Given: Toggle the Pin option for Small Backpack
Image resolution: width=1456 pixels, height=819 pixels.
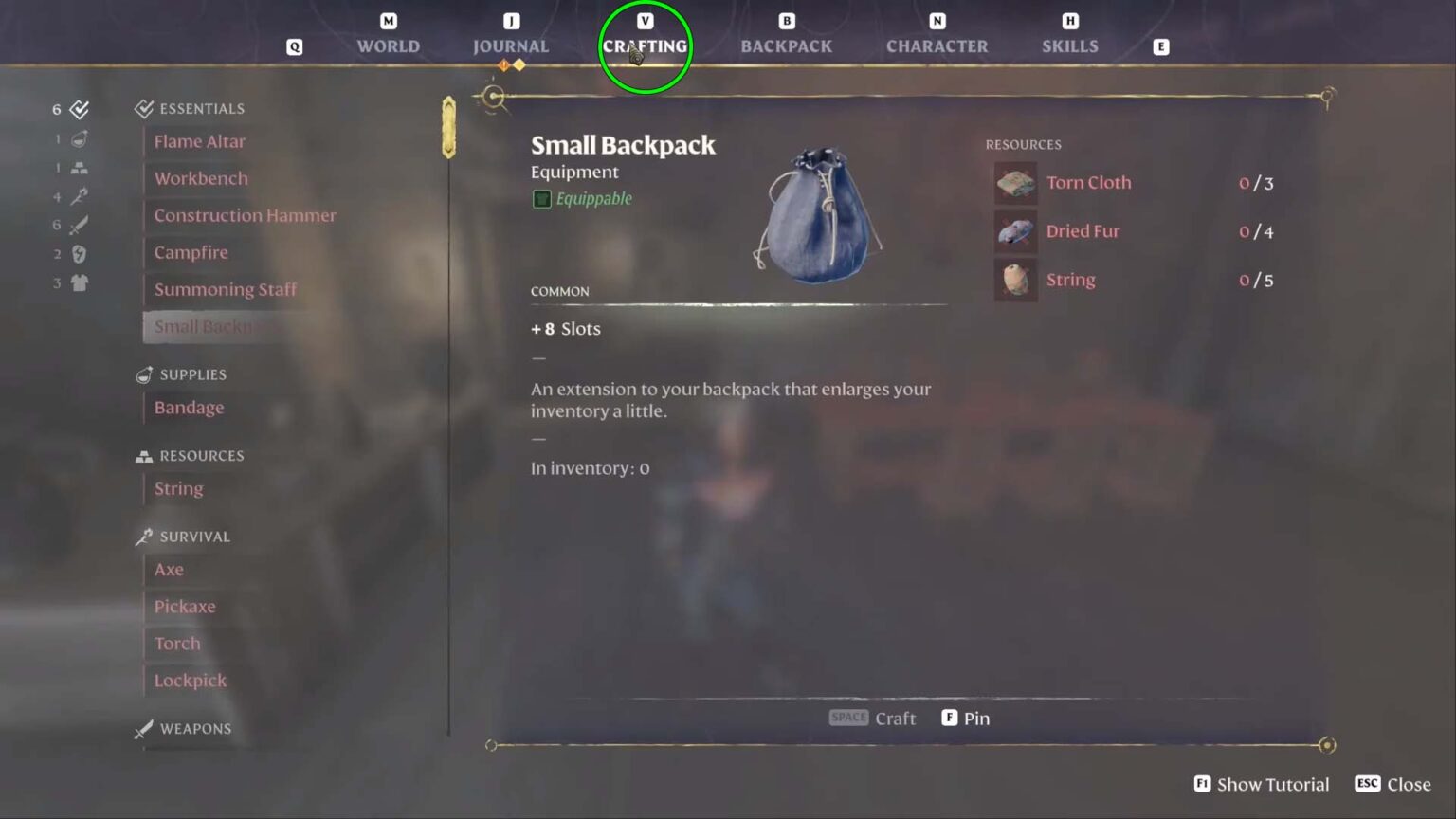Looking at the screenshot, I should pyautogui.click(x=965, y=718).
